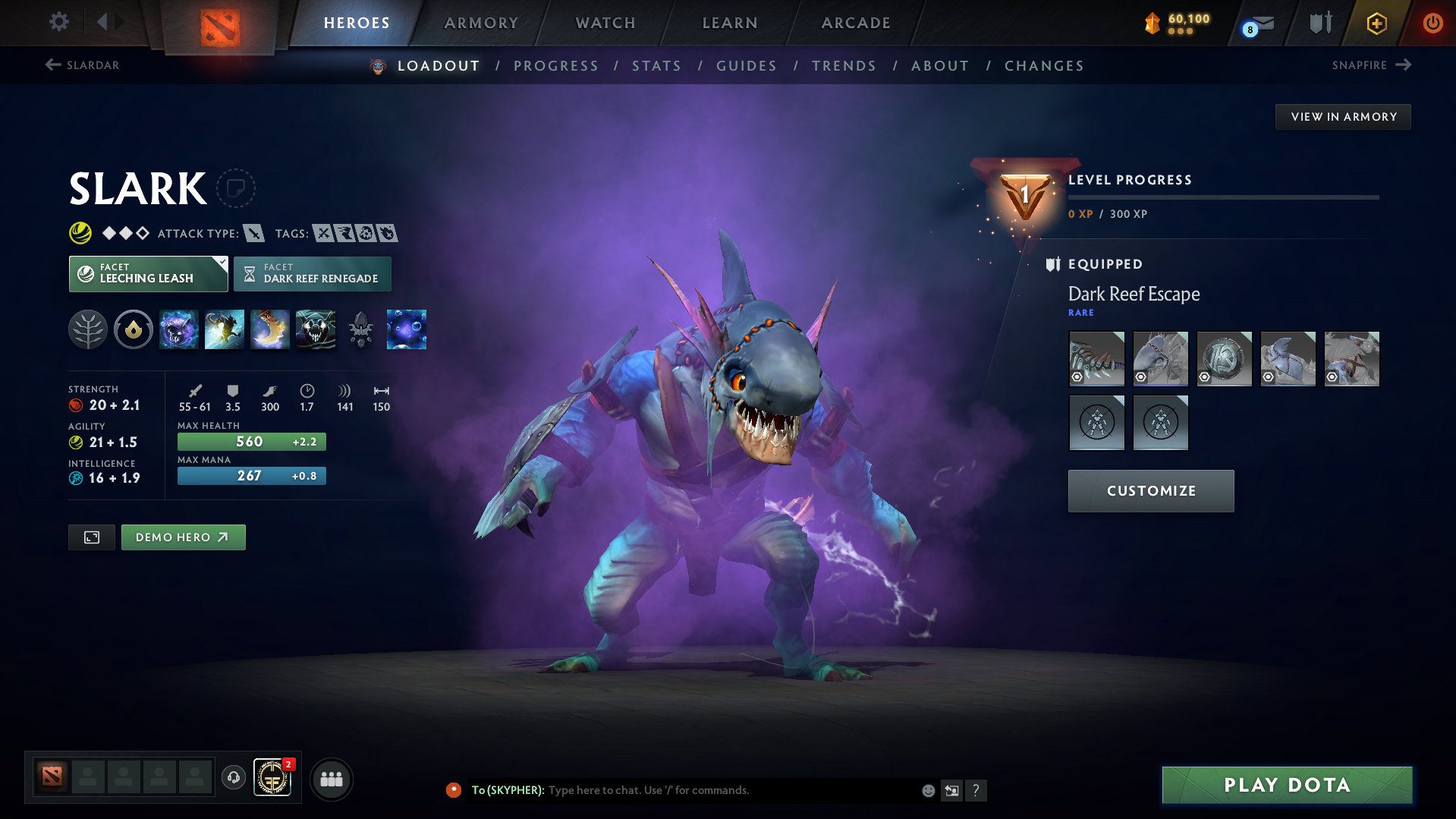Click the CUSTOMIZE button
The image size is (1456, 819).
coord(1150,490)
